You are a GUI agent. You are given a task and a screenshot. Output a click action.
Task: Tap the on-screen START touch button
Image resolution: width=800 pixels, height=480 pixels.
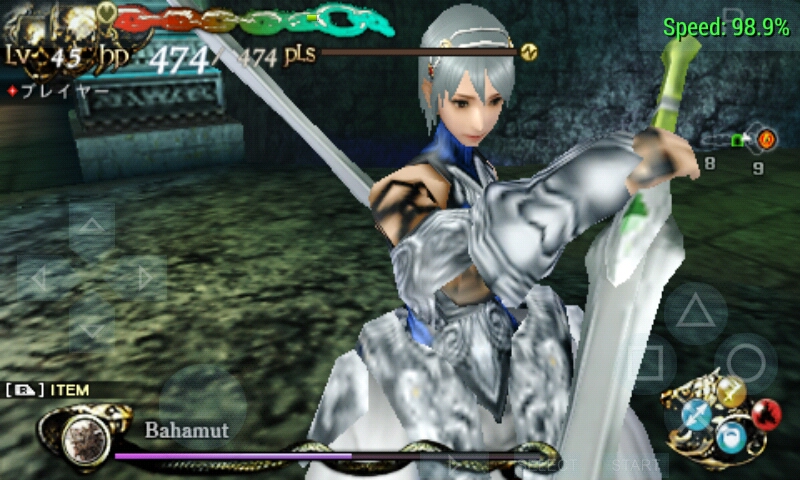637,465
